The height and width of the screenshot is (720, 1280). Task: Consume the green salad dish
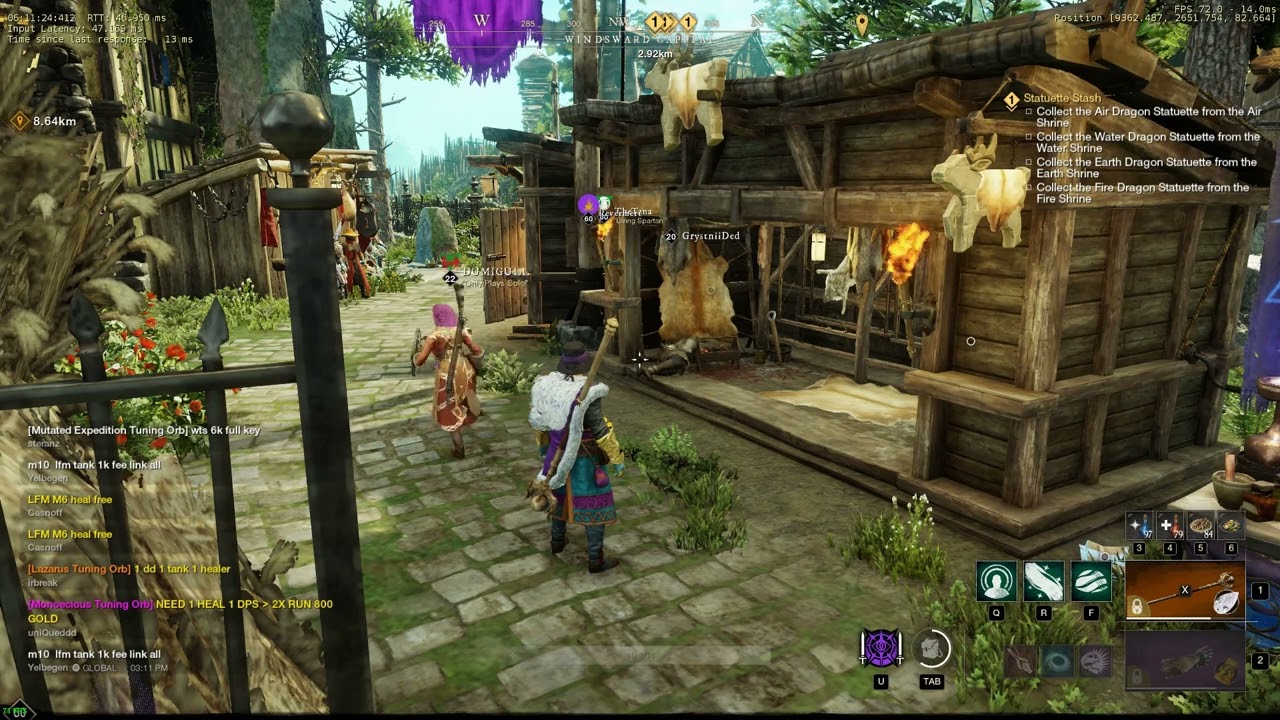(x=1231, y=526)
